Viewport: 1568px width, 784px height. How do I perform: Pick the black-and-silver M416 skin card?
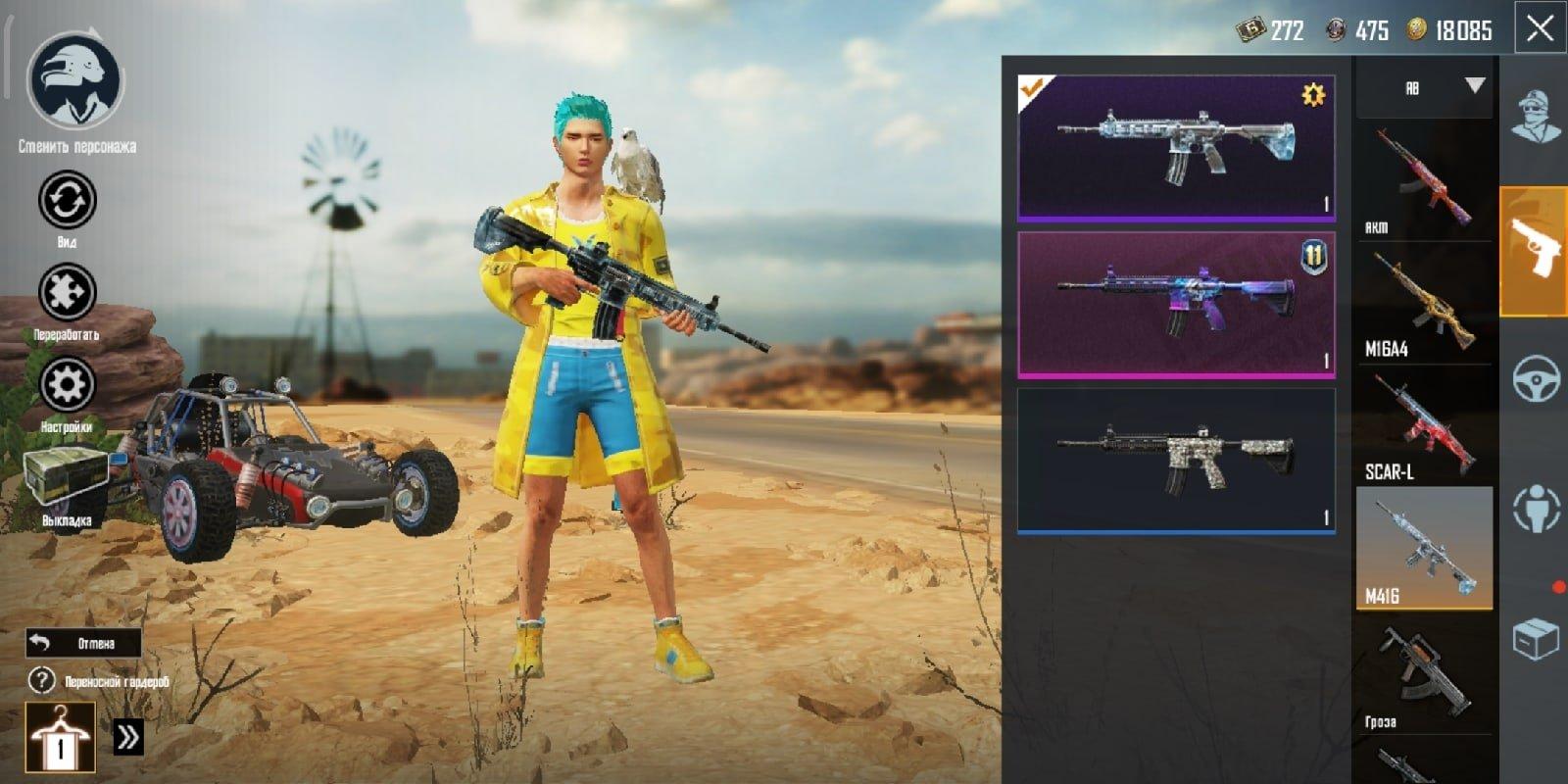coord(1176,461)
